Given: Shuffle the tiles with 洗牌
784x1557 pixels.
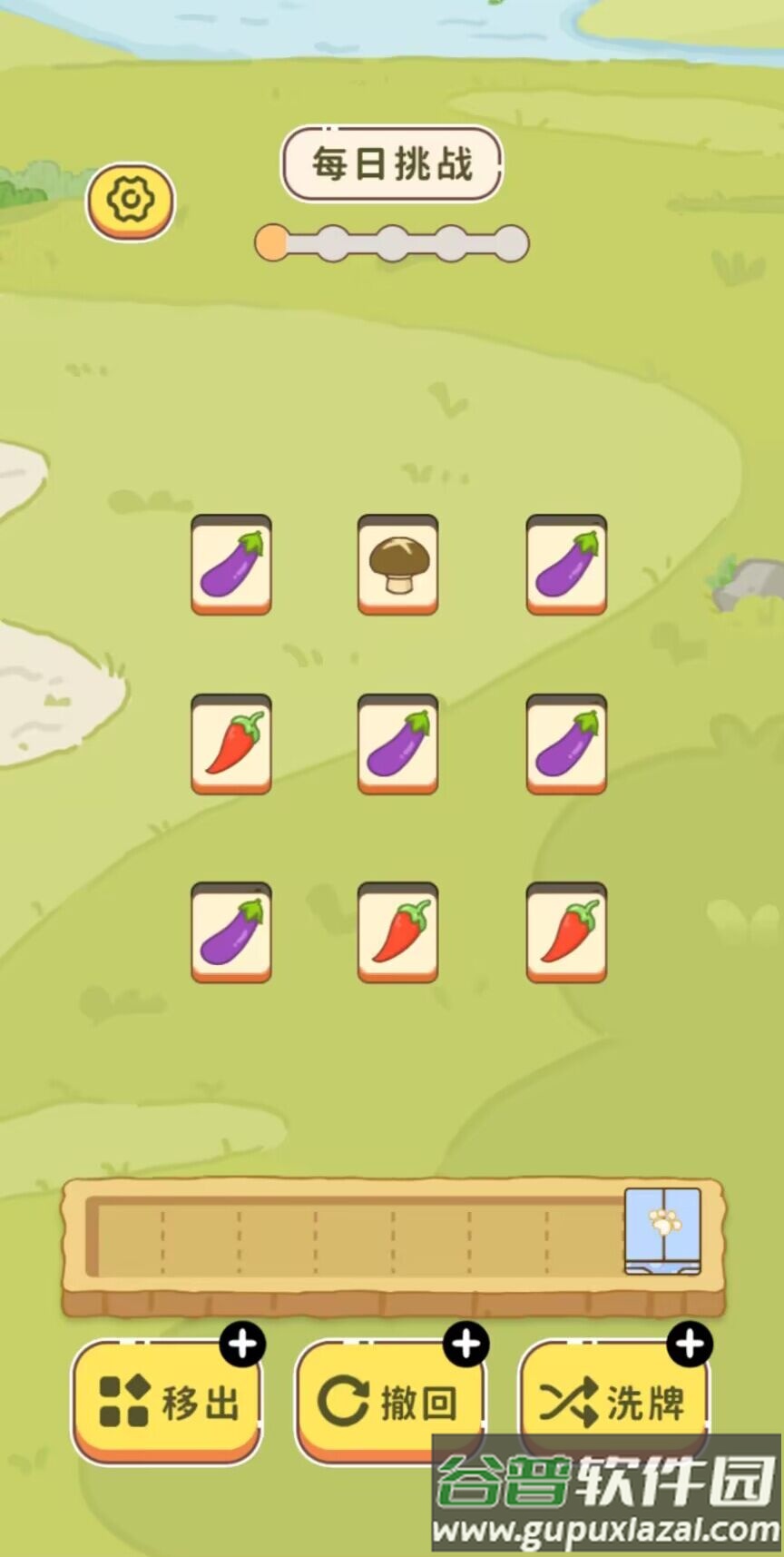Looking at the screenshot, I should pyautogui.click(x=613, y=1401).
